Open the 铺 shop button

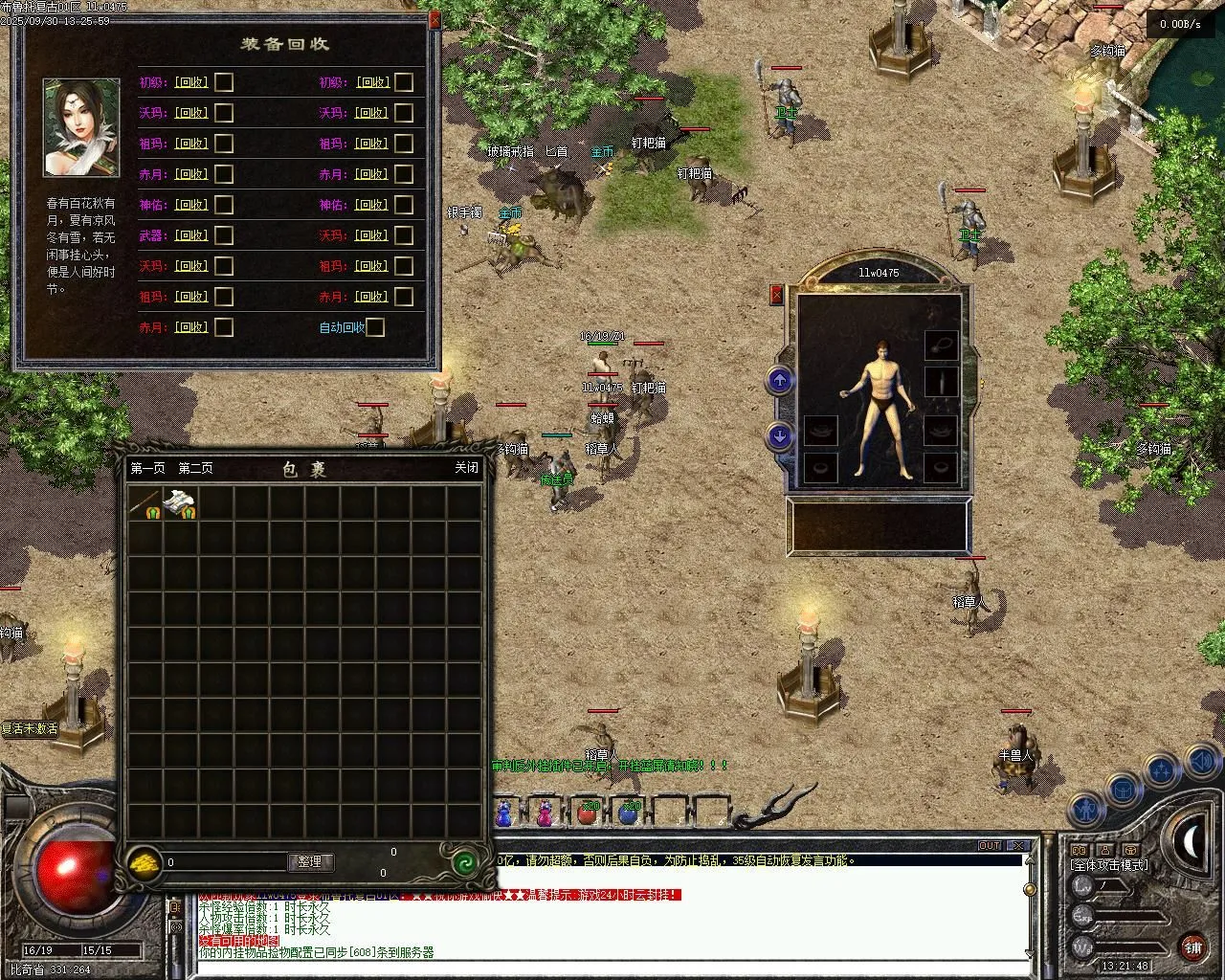[1192, 947]
